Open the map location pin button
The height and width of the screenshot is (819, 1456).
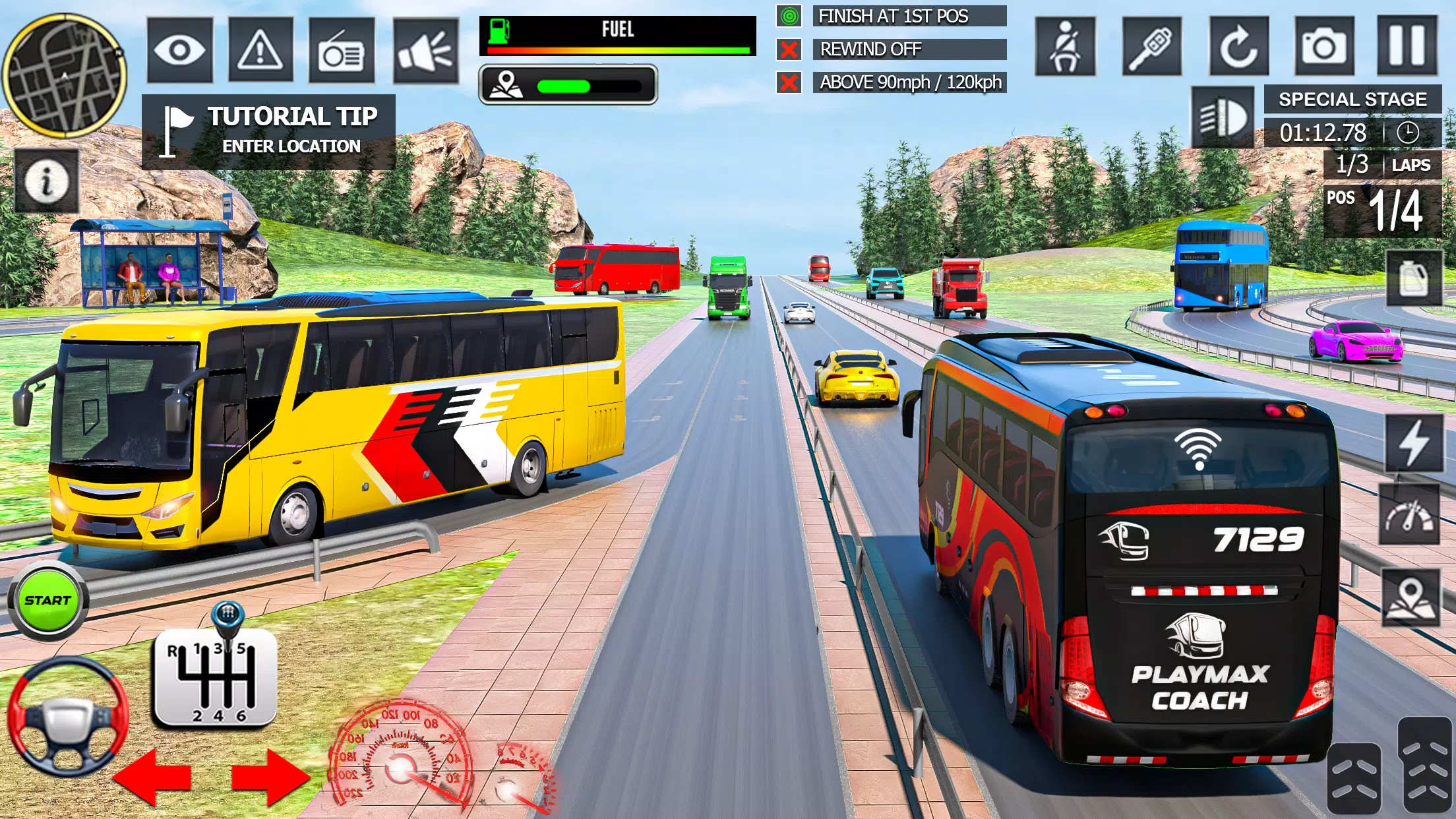[x=1410, y=597]
